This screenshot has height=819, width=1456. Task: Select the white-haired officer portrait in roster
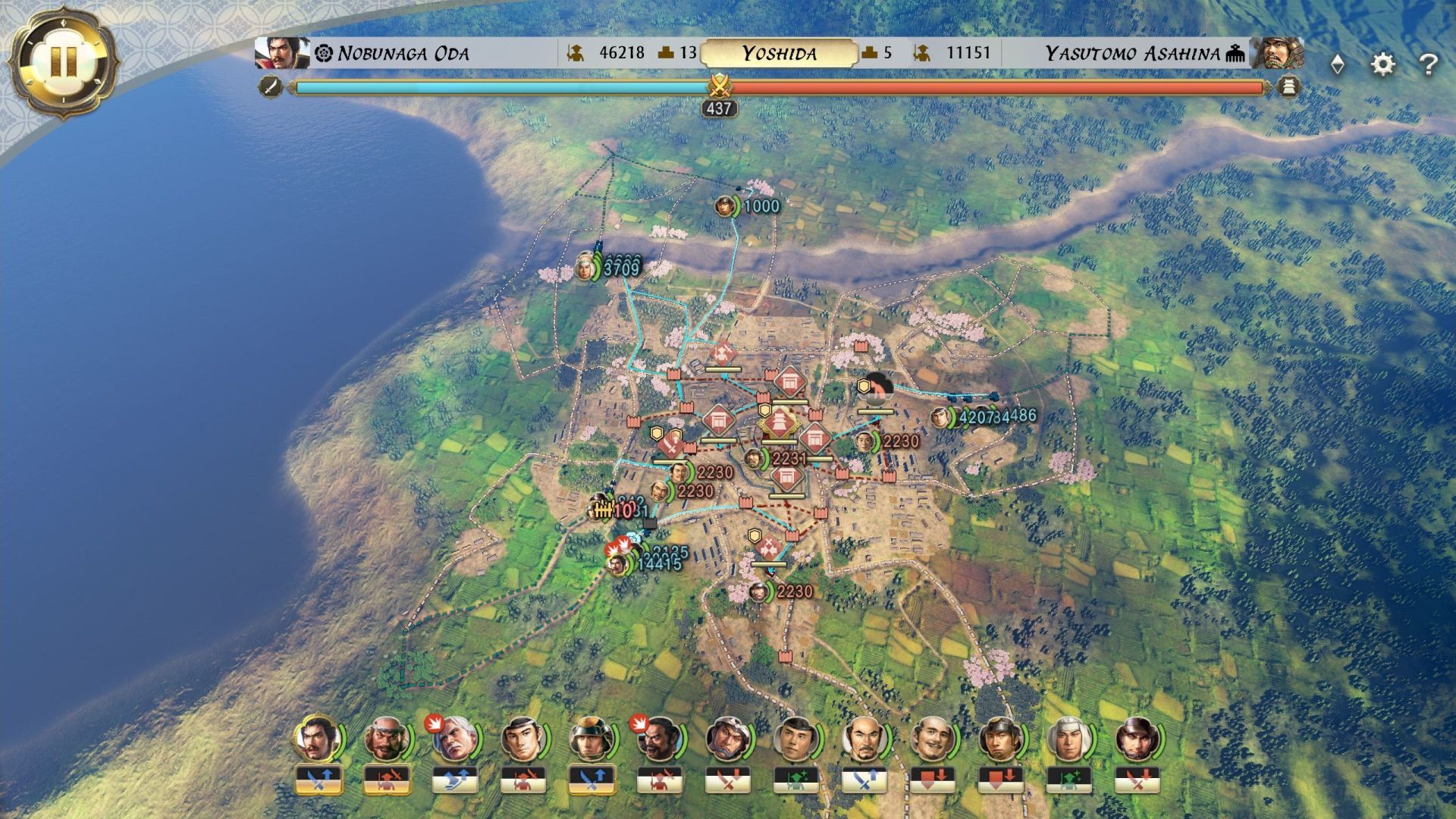click(454, 739)
